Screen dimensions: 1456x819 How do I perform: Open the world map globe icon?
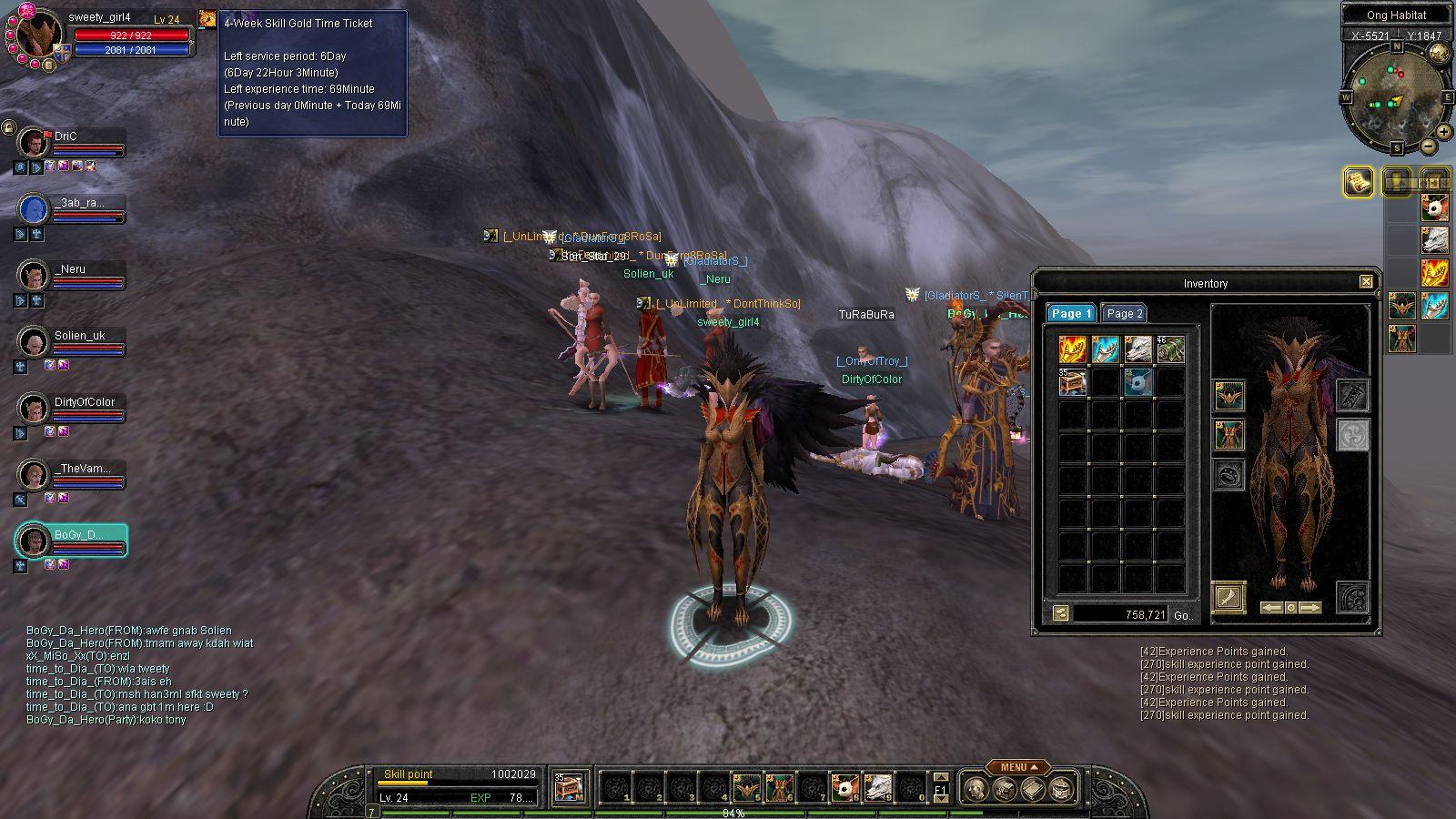pyautogui.click(x=1440, y=55)
